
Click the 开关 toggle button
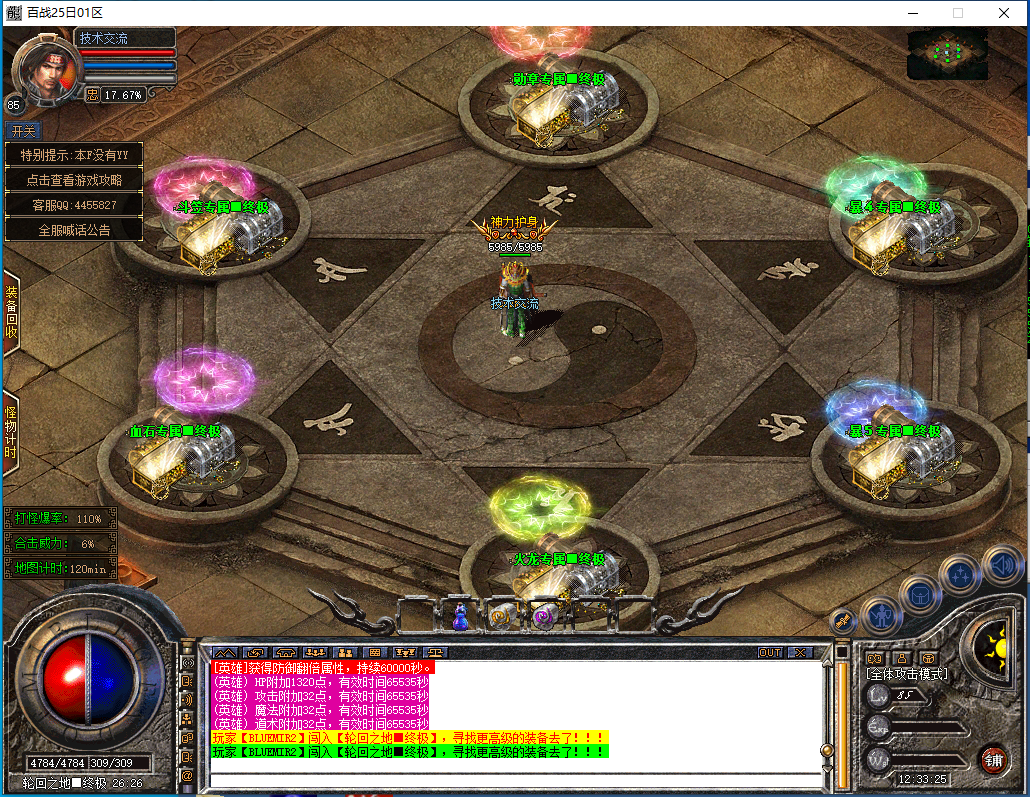[23, 130]
